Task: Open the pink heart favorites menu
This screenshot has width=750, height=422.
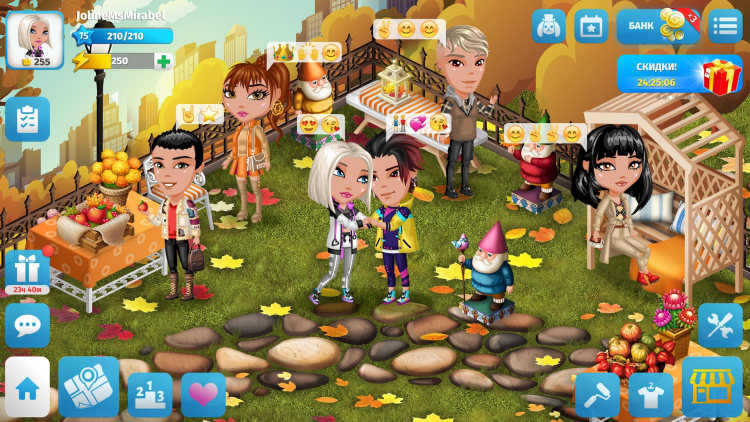Action: point(203,394)
